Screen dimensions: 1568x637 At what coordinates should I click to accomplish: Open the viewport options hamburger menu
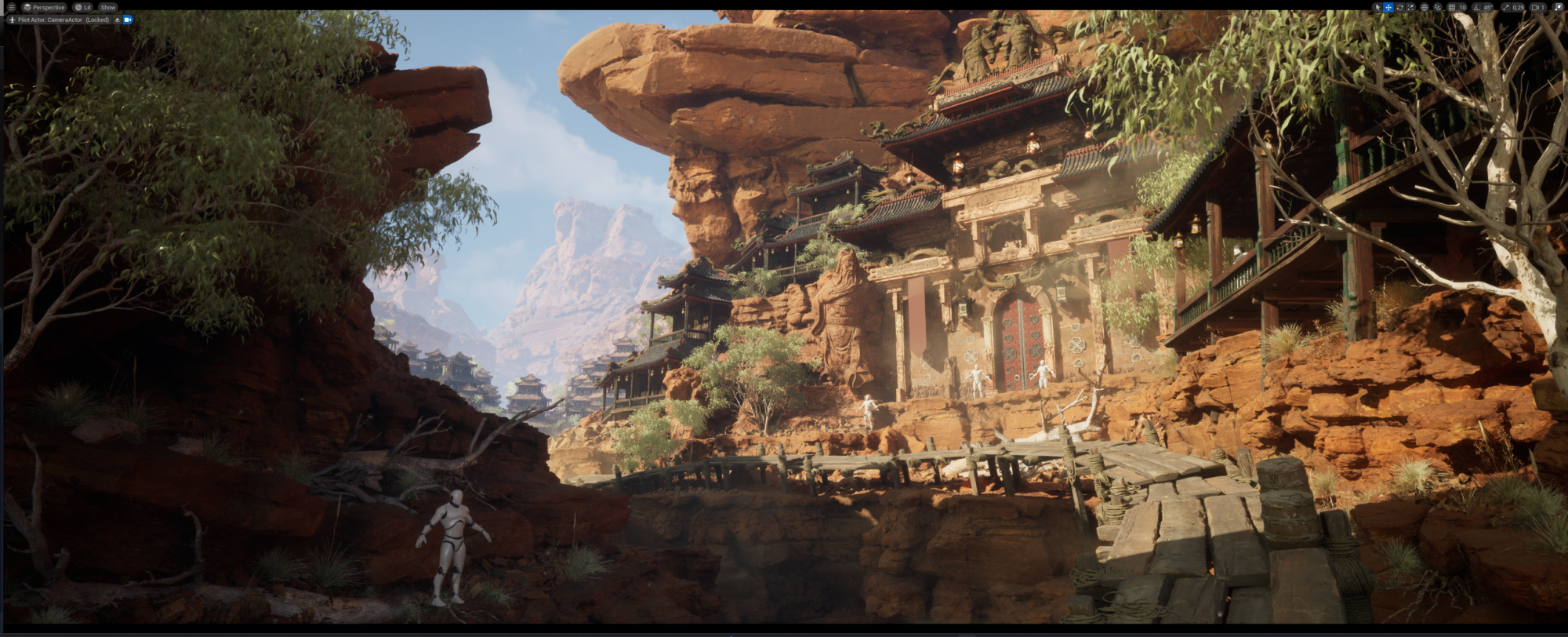click(11, 7)
